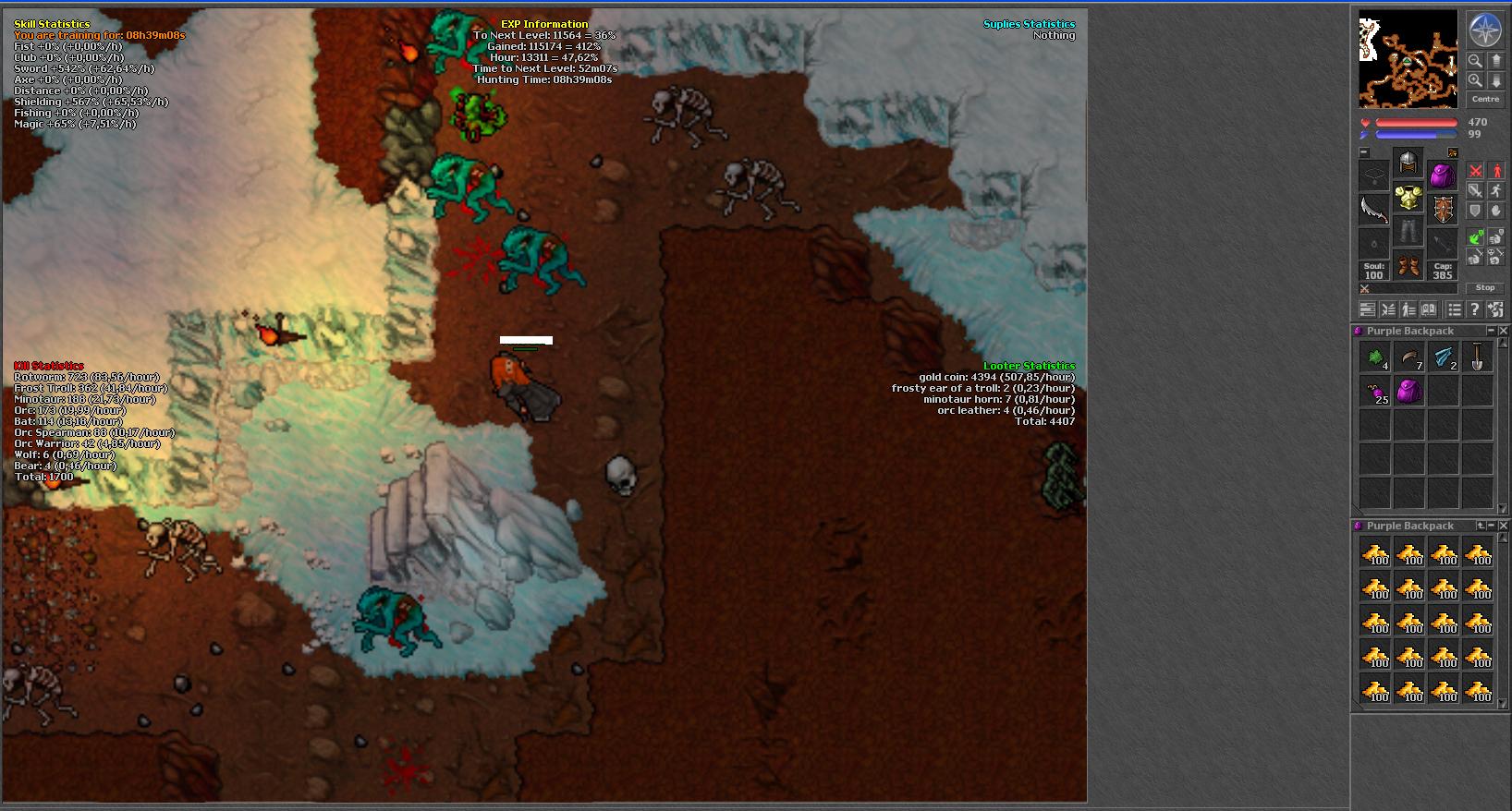
Task: Open the purple backpack inside the container
Action: (1408, 392)
